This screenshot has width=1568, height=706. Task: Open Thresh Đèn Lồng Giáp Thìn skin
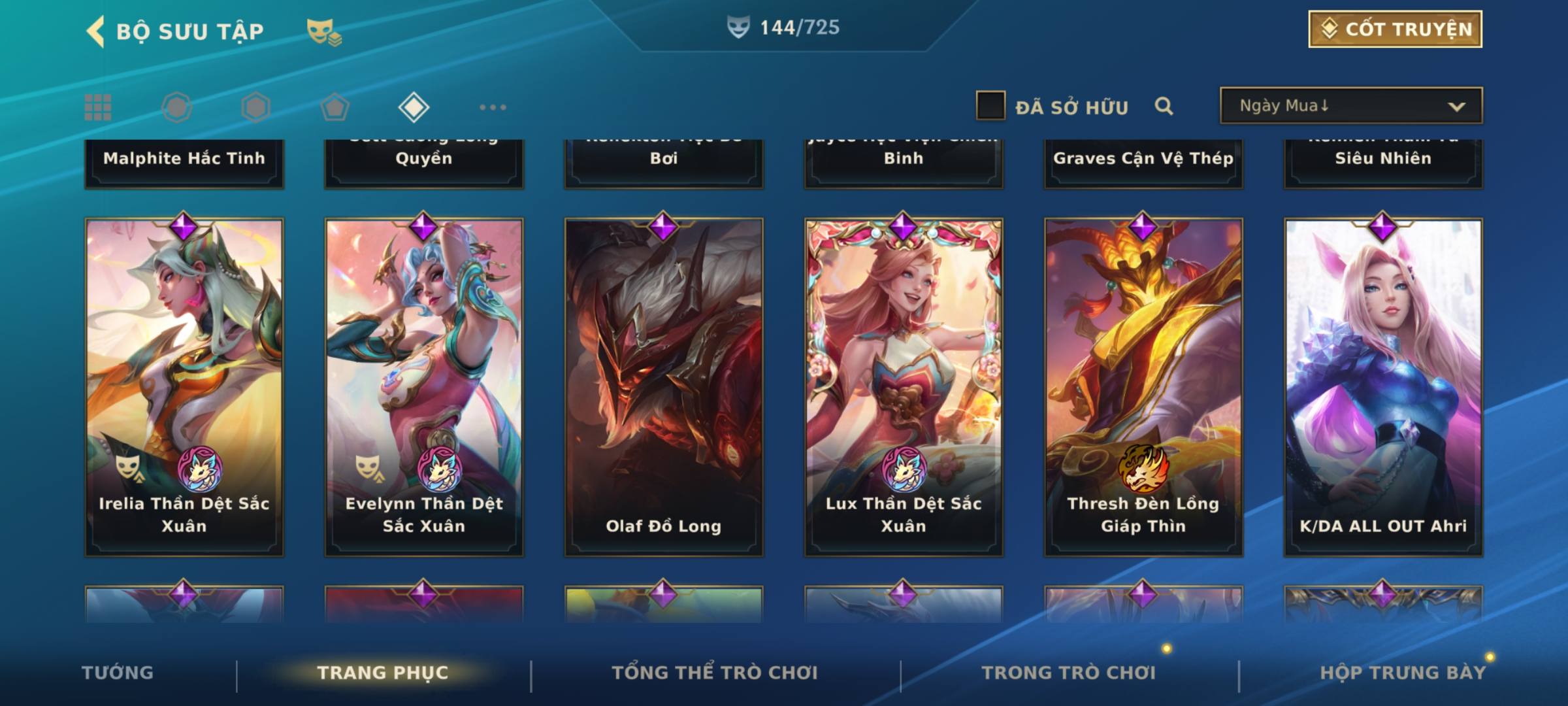click(1143, 387)
